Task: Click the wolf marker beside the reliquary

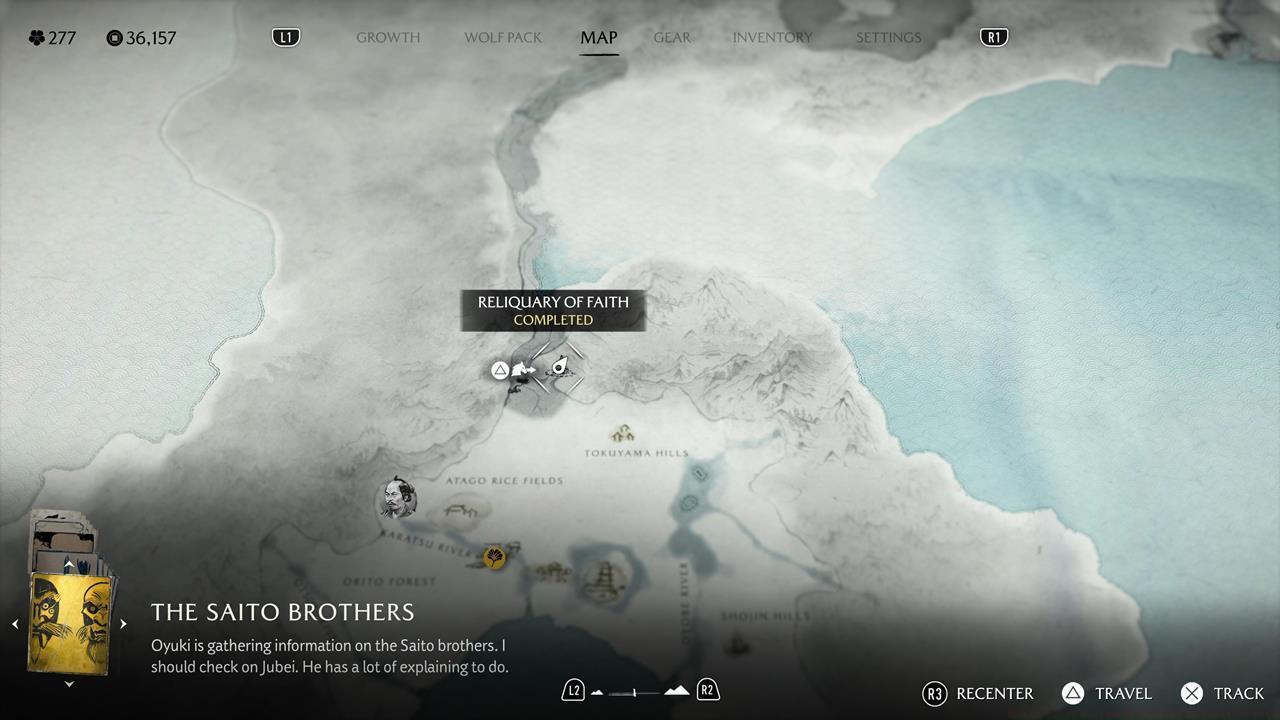Action: [522, 371]
